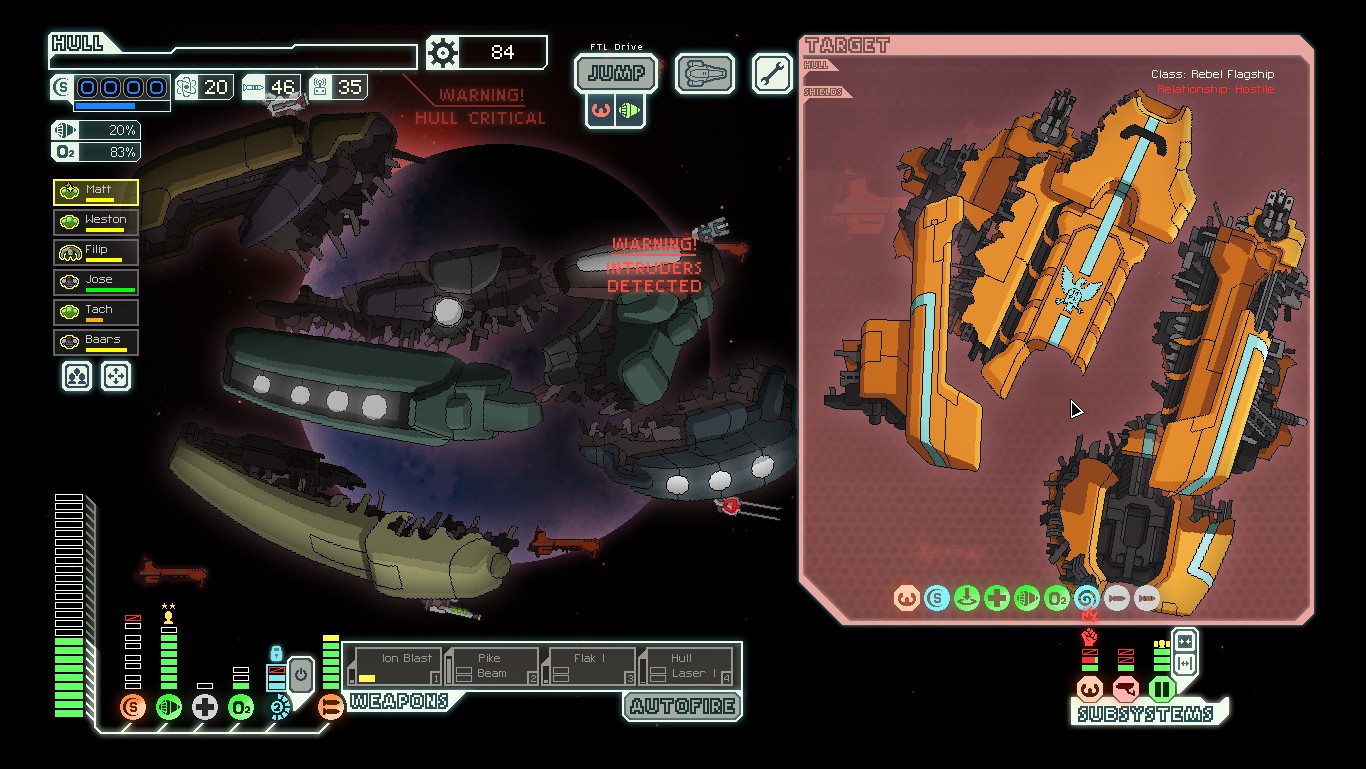Choose Filip from the crew list

[96, 253]
